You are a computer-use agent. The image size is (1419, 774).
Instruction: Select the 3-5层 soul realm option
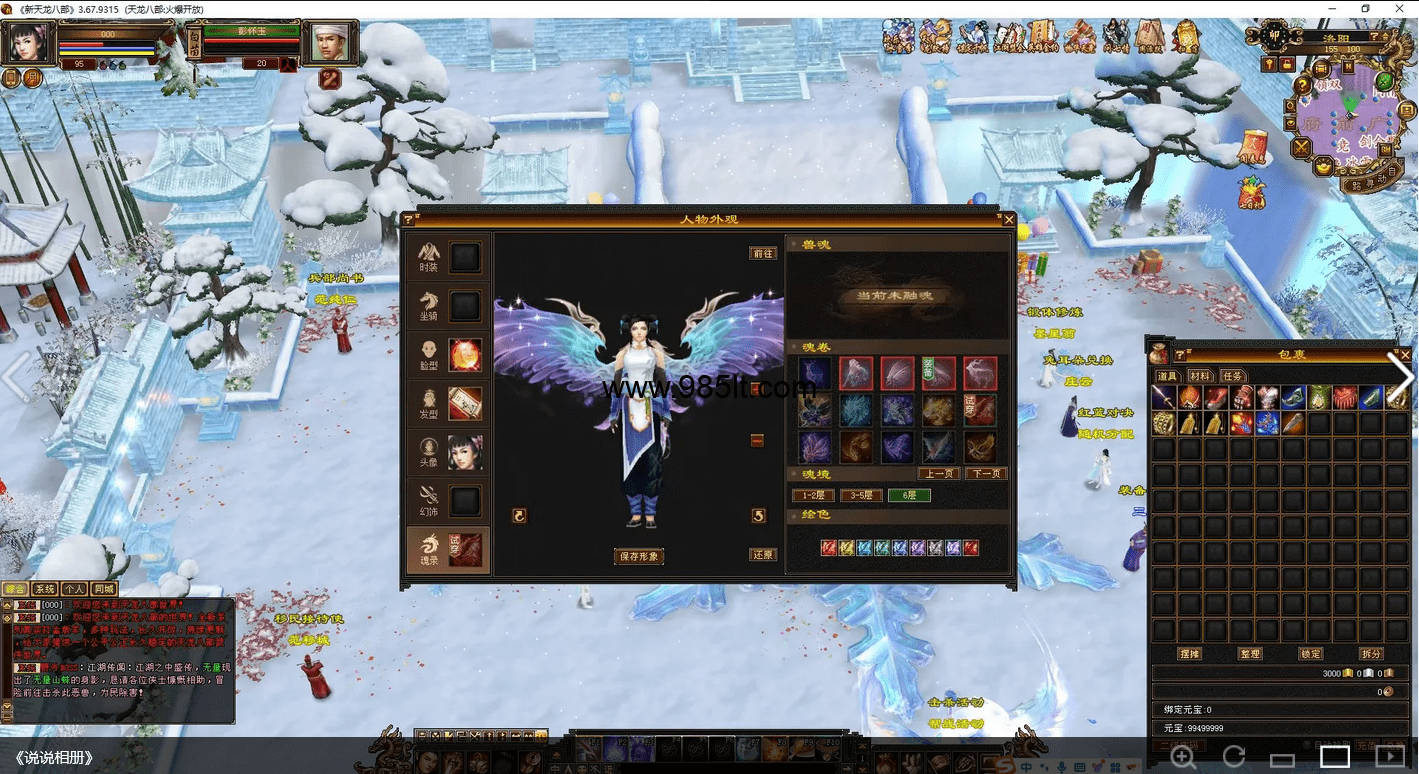tap(861, 495)
